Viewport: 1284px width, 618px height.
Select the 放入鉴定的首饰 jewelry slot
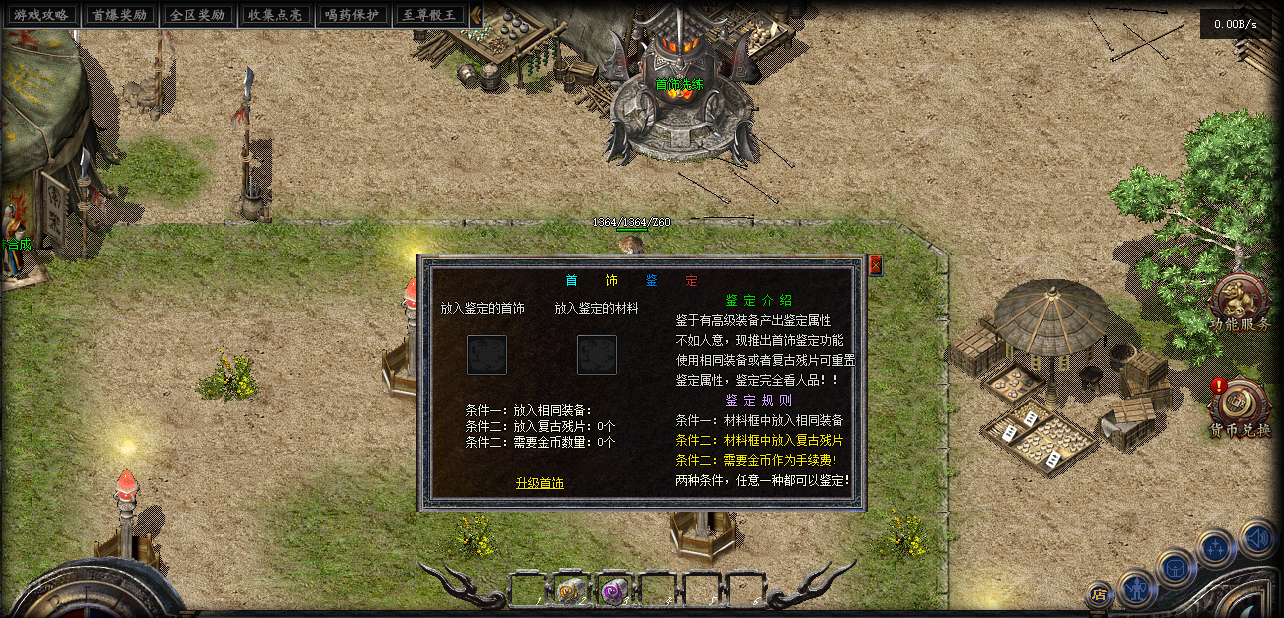click(x=487, y=355)
